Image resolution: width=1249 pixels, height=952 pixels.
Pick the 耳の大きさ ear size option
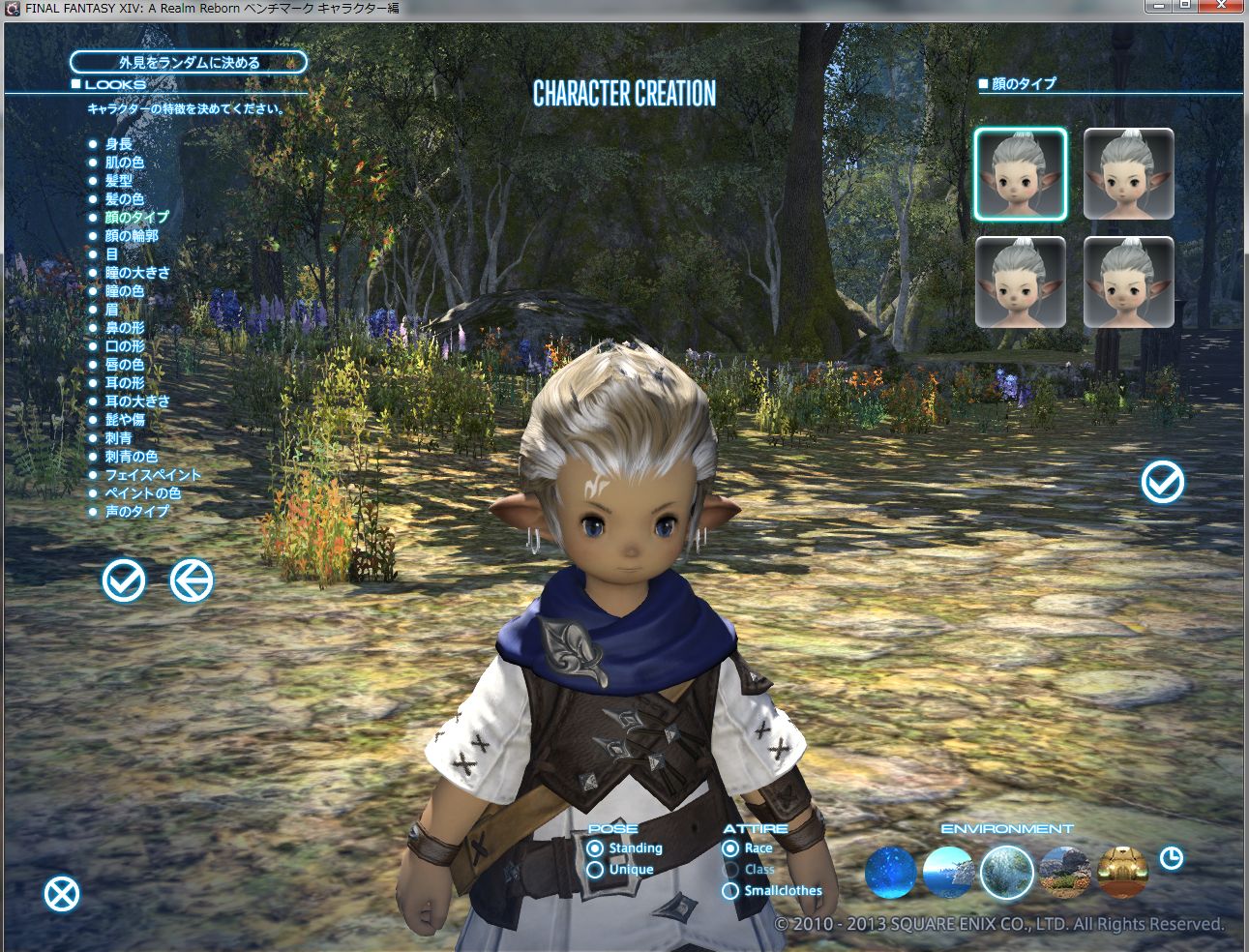click(x=137, y=402)
